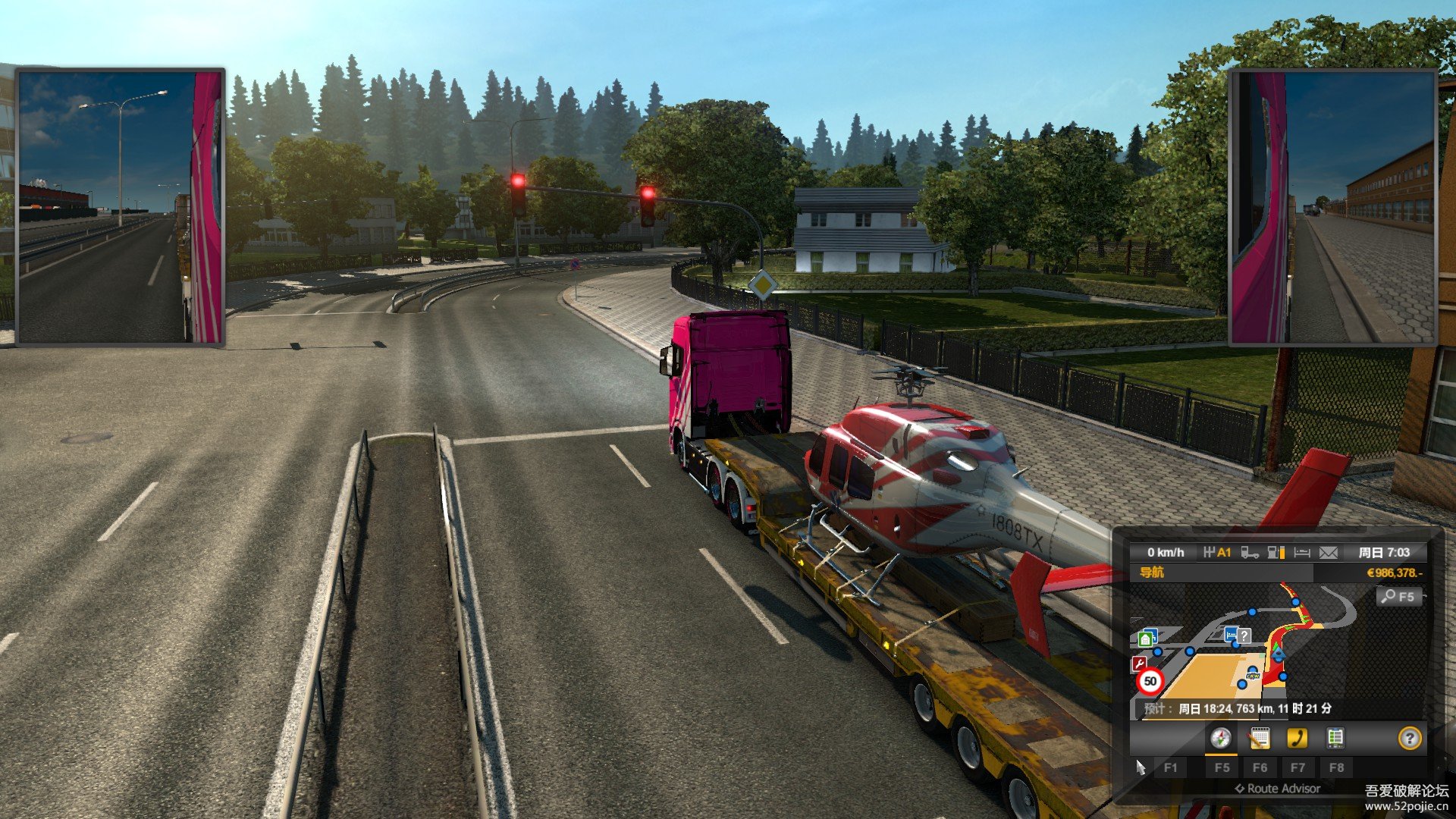Click the right side mirror view

click(1332, 207)
